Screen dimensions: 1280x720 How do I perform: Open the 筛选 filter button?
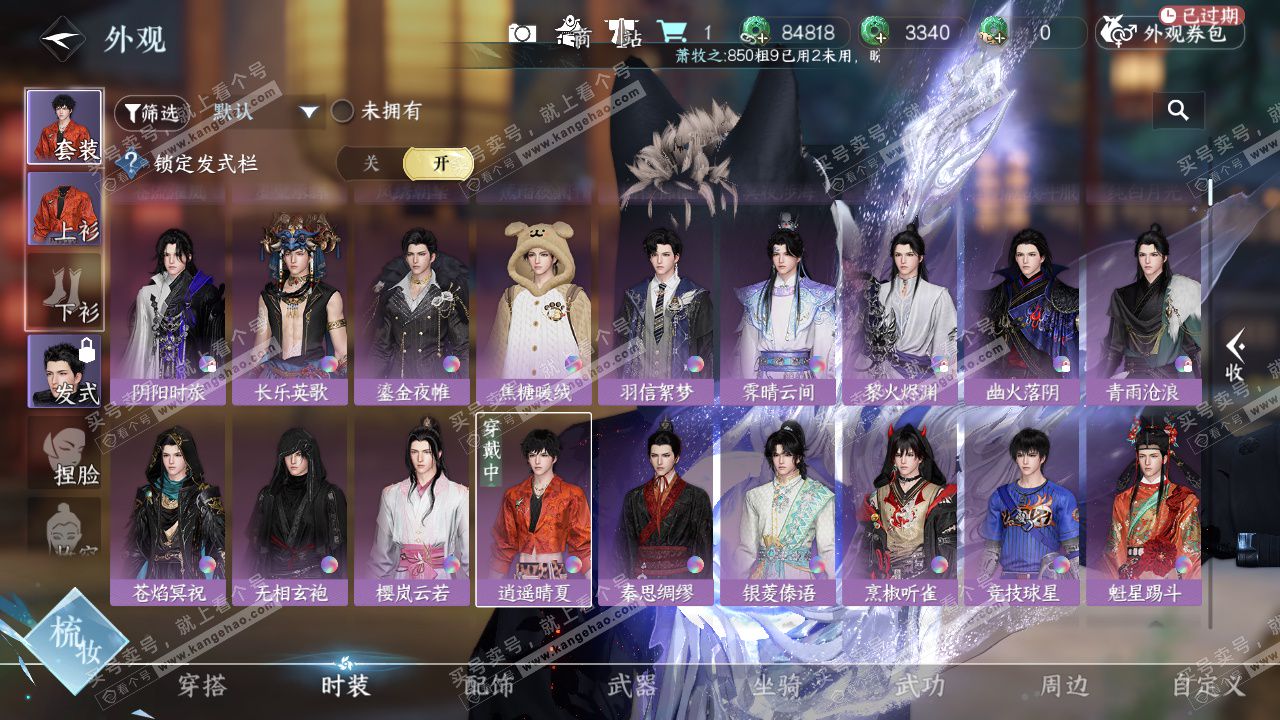150,113
